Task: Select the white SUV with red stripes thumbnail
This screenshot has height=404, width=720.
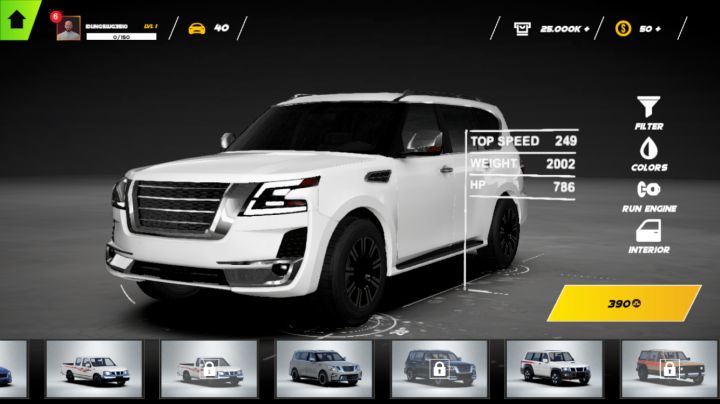Action: (554, 369)
